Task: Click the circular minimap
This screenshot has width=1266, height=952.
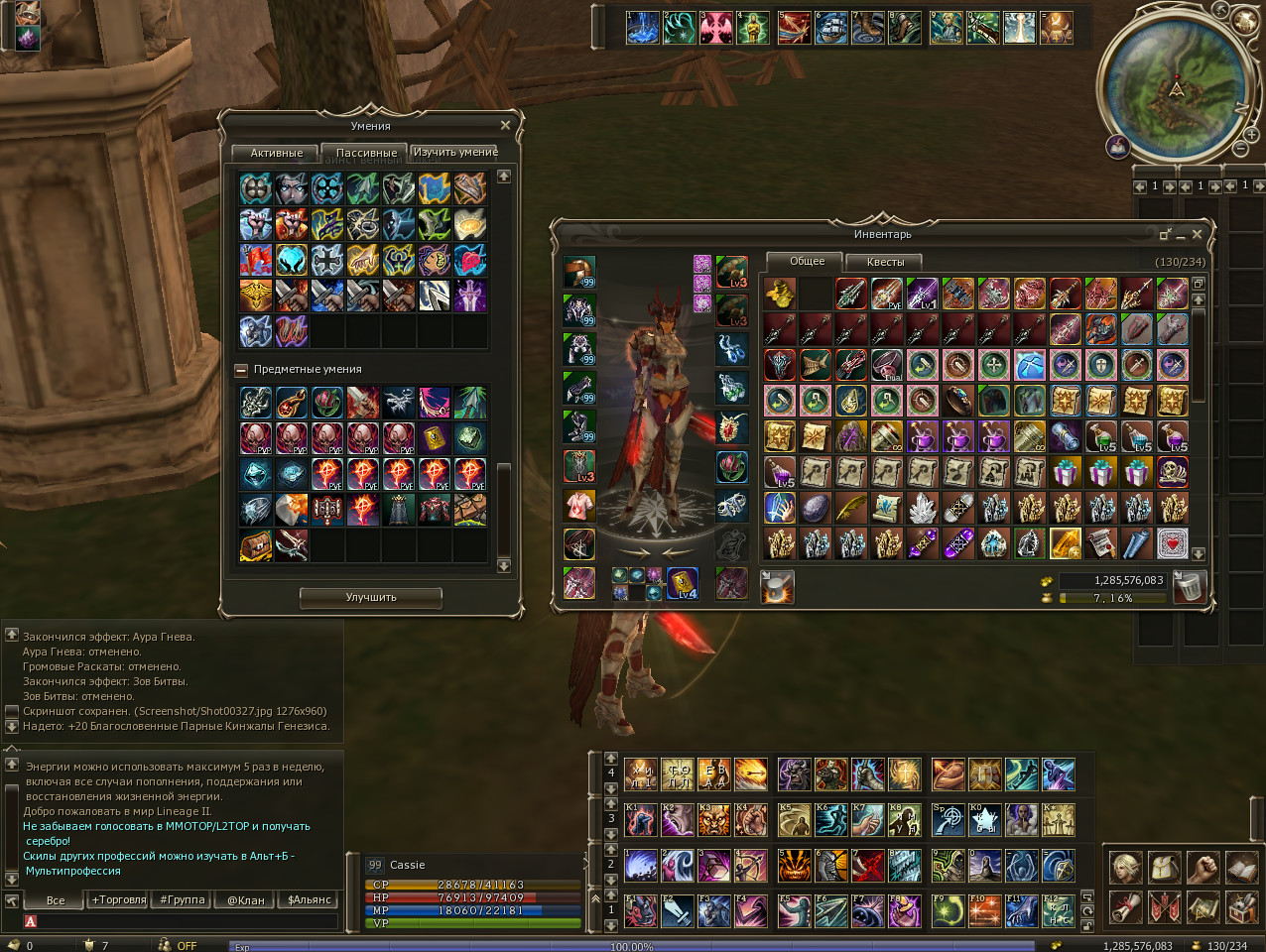Action: [1177, 87]
